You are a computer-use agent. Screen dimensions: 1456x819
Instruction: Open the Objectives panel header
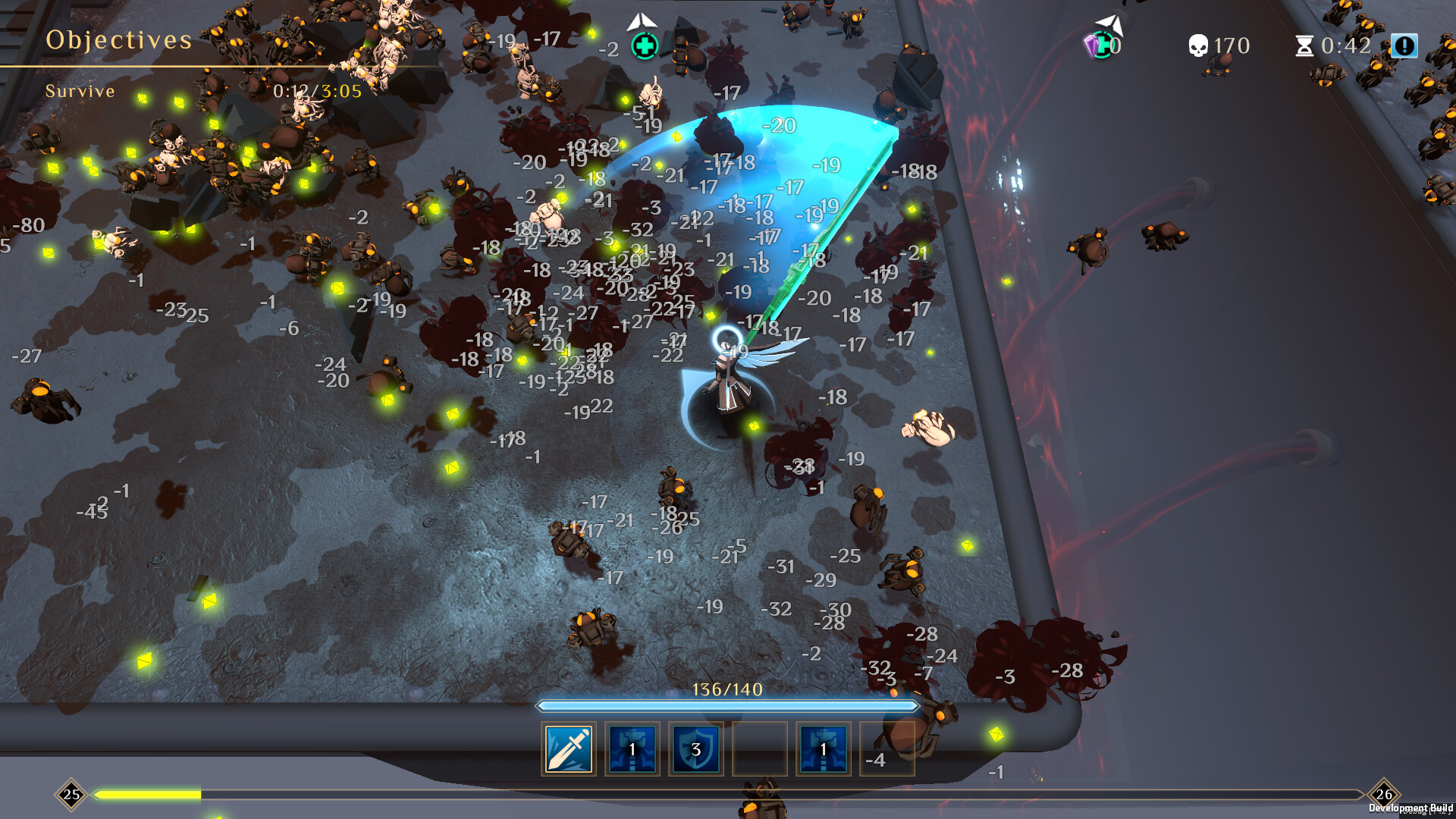[x=120, y=39]
